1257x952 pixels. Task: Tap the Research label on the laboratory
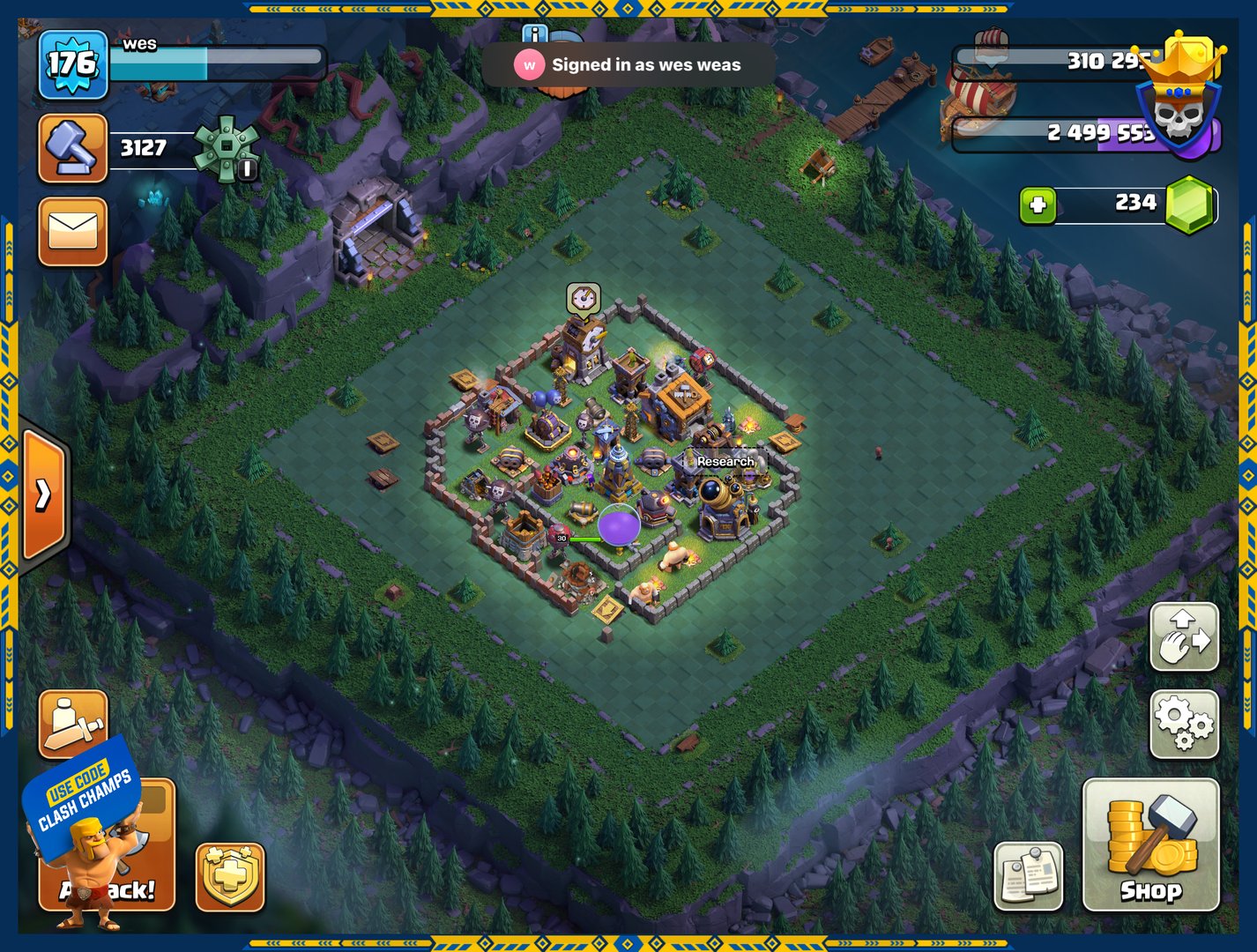click(725, 461)
